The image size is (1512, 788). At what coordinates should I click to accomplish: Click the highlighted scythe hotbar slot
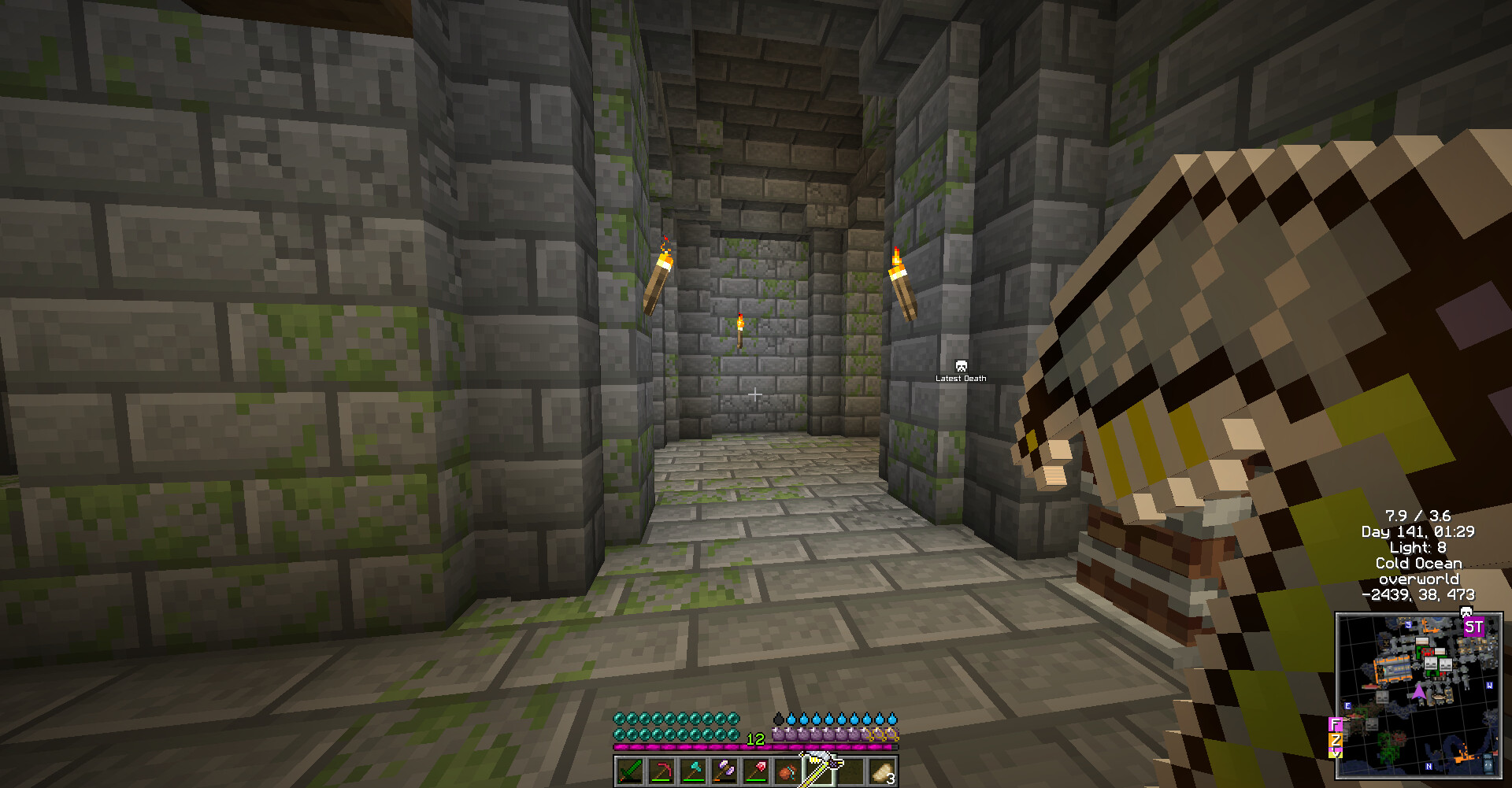pos(819,771)
